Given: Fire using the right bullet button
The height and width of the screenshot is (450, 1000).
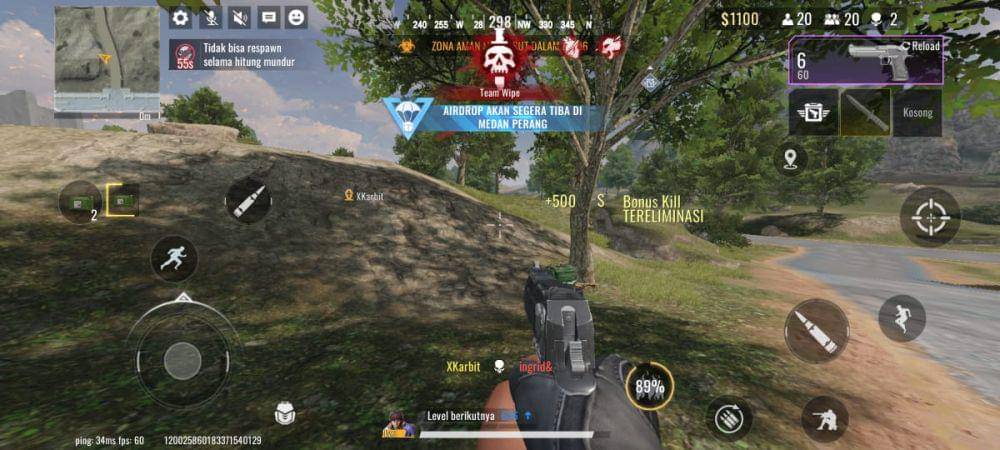Looking at the screenshot, I should click(x=816, y=331).
